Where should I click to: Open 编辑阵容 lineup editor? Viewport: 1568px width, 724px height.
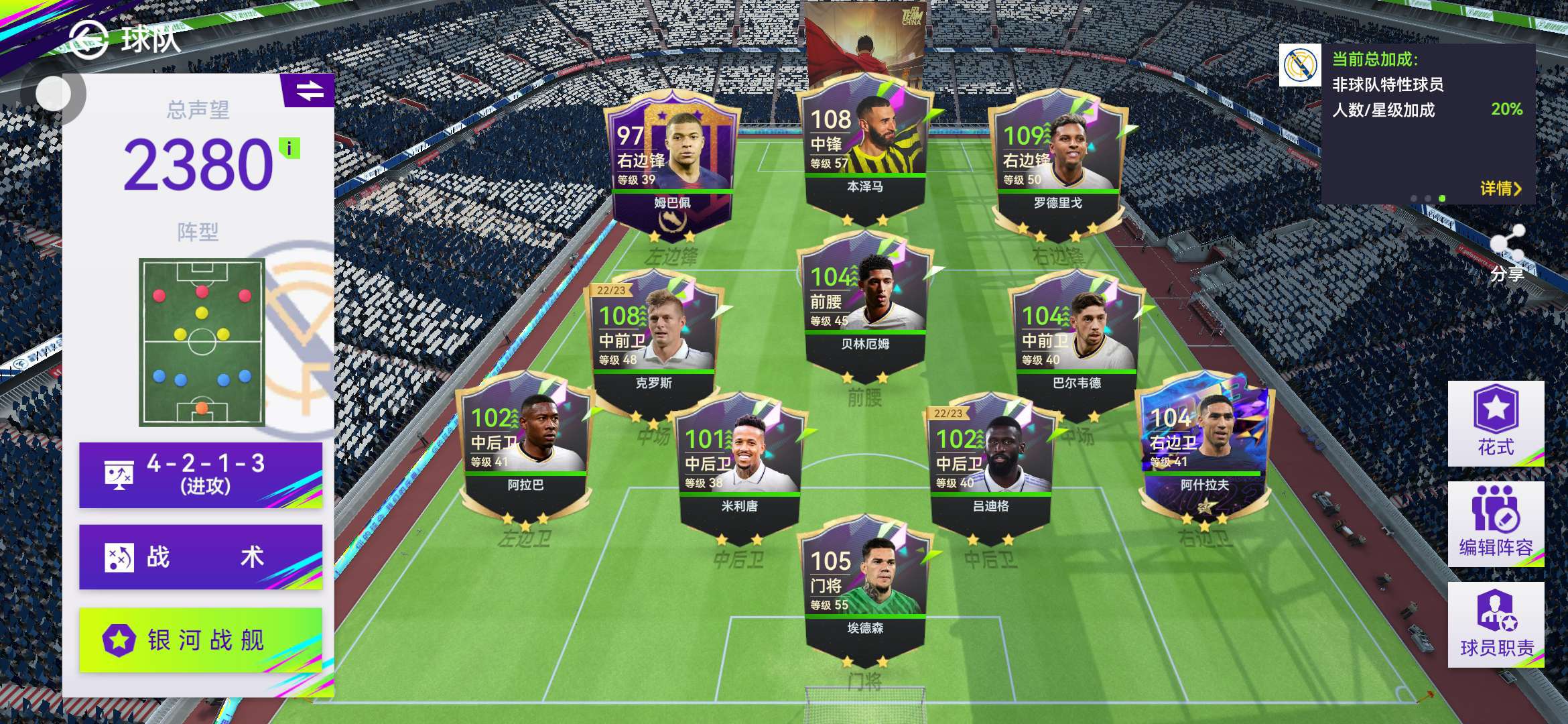pyautogui.click(x=1496, y=524)
